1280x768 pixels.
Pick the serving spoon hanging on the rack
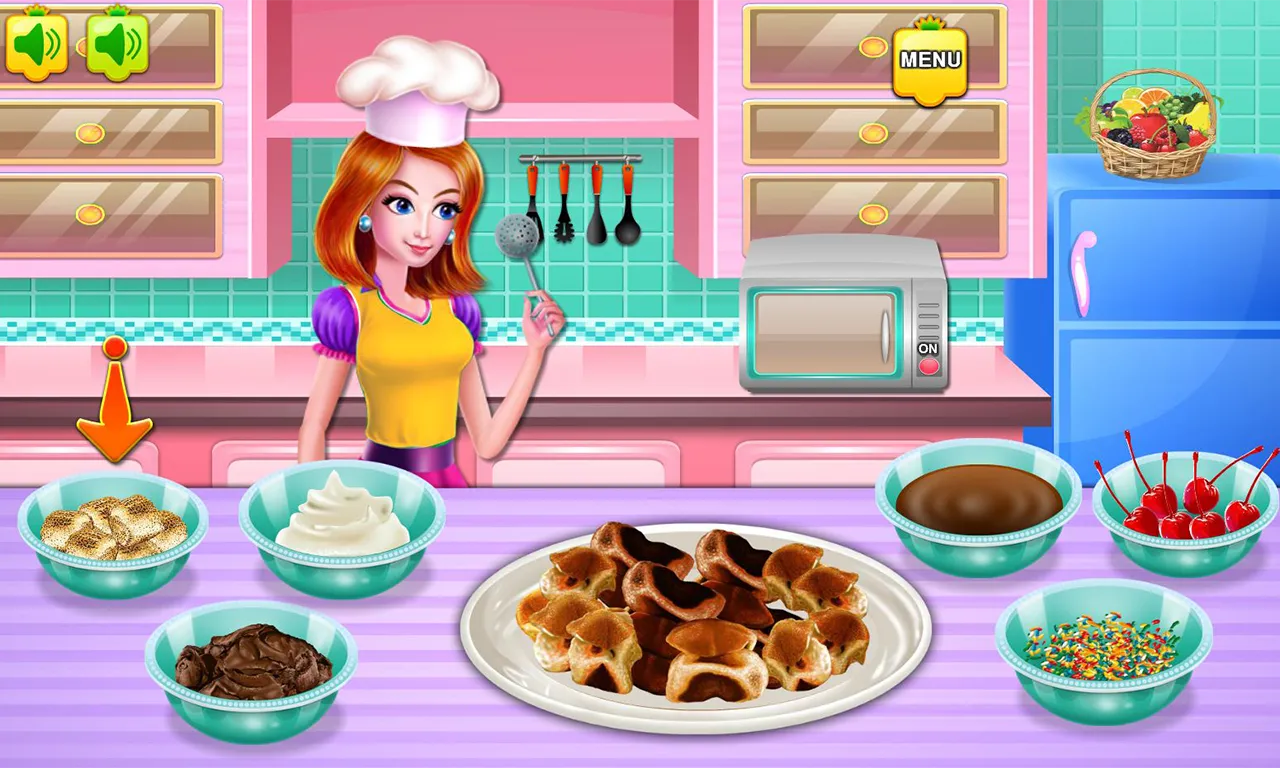tap(628, 230)
